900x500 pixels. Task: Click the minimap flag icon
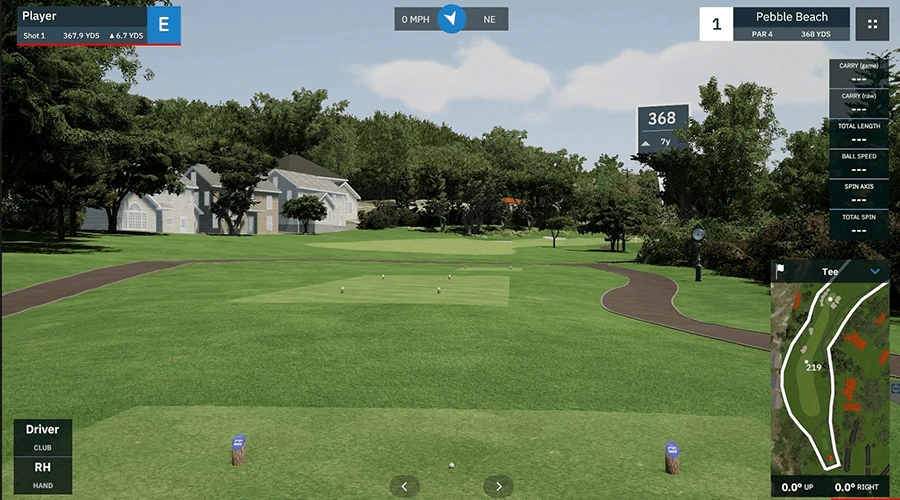pos(781,270)
